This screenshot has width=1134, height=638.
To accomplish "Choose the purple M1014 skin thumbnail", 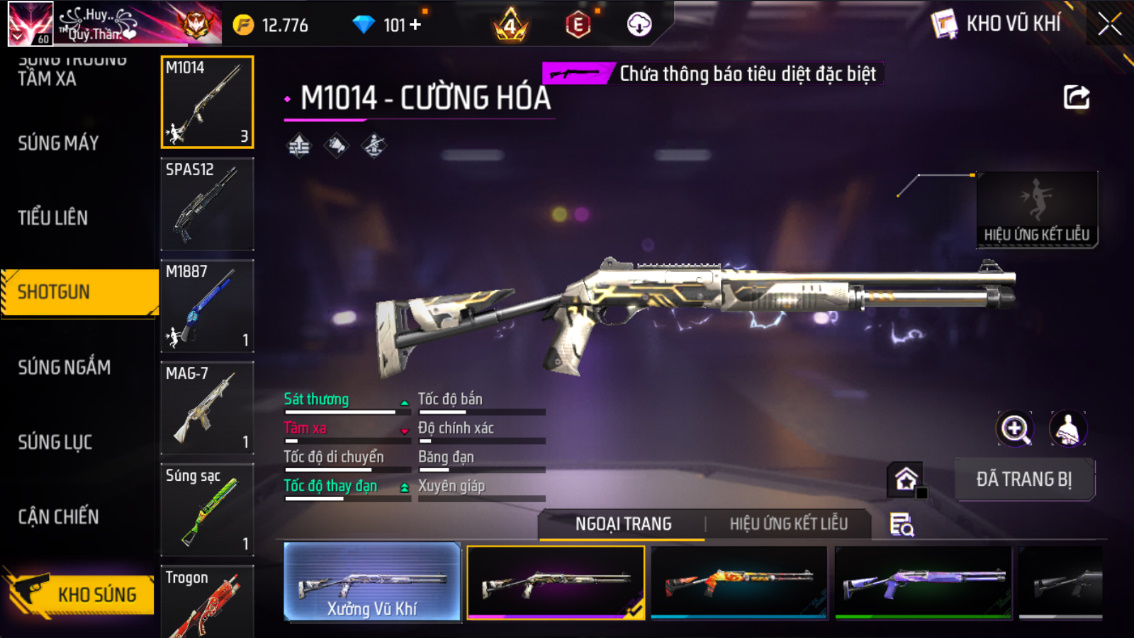I will 921,582.
